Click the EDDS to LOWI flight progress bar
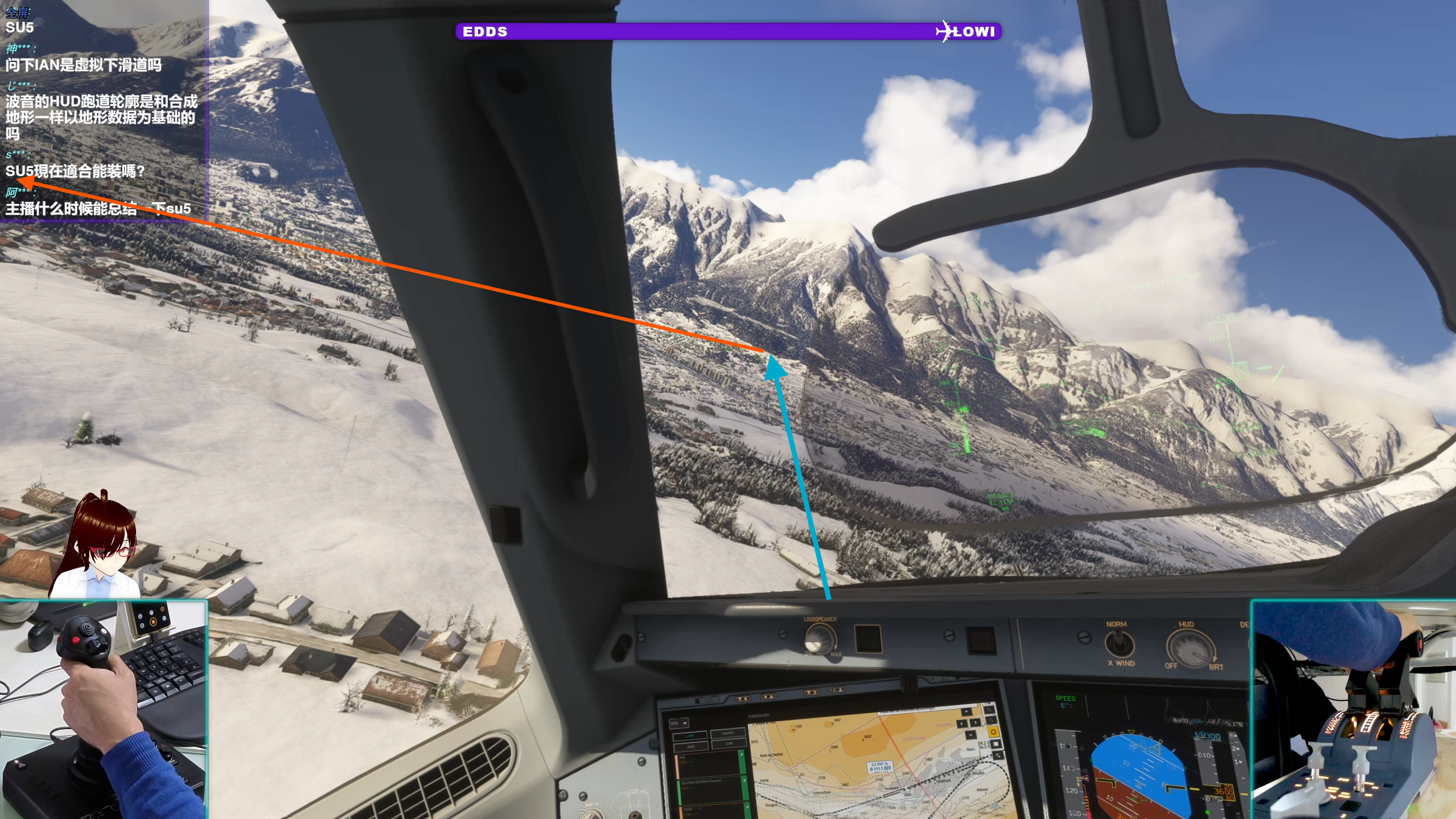 728,31
